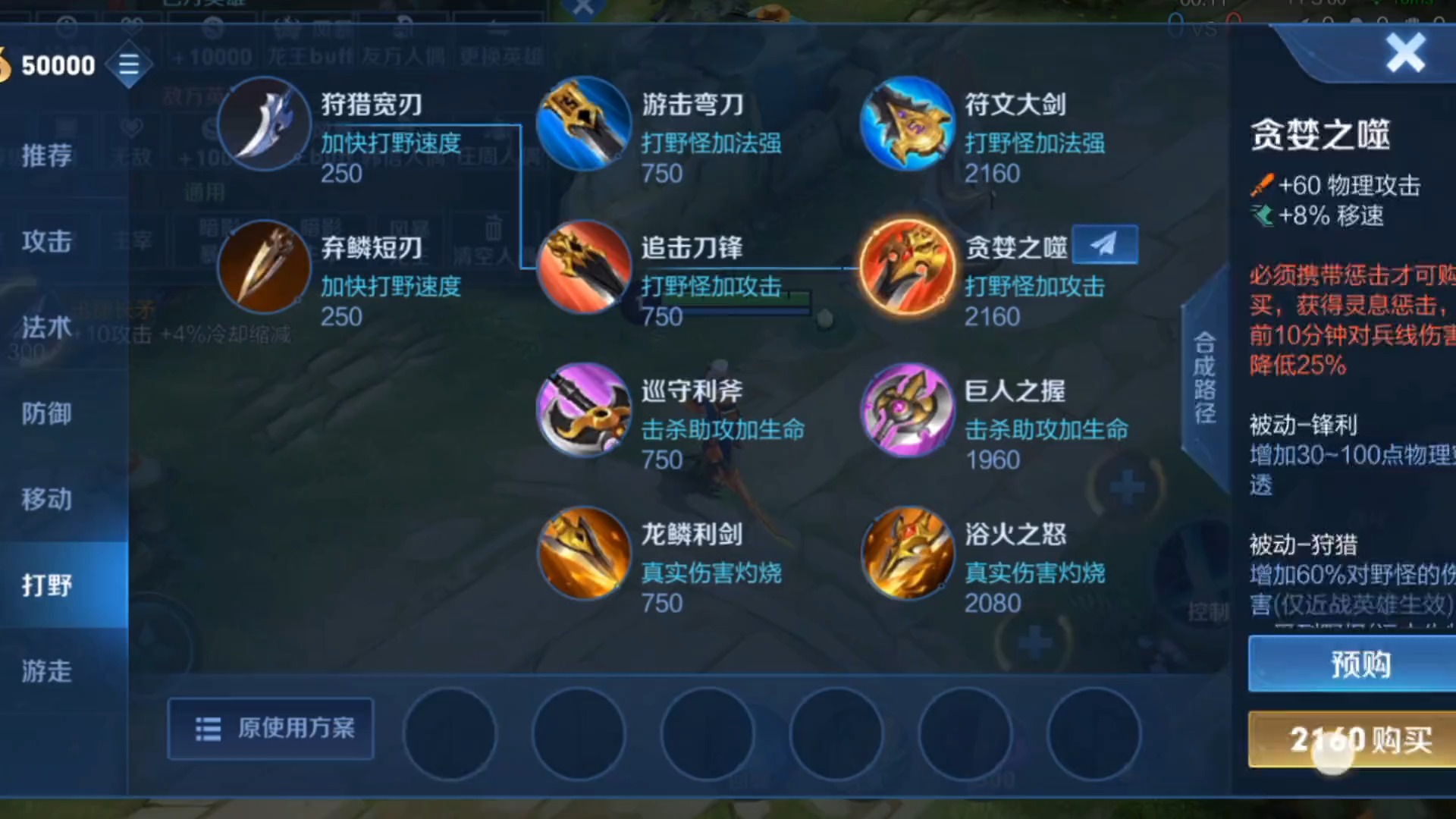The width and height of the screenshot is (1456, 819).
Task: Switch to the 游走 category
Action: (47, 670)
